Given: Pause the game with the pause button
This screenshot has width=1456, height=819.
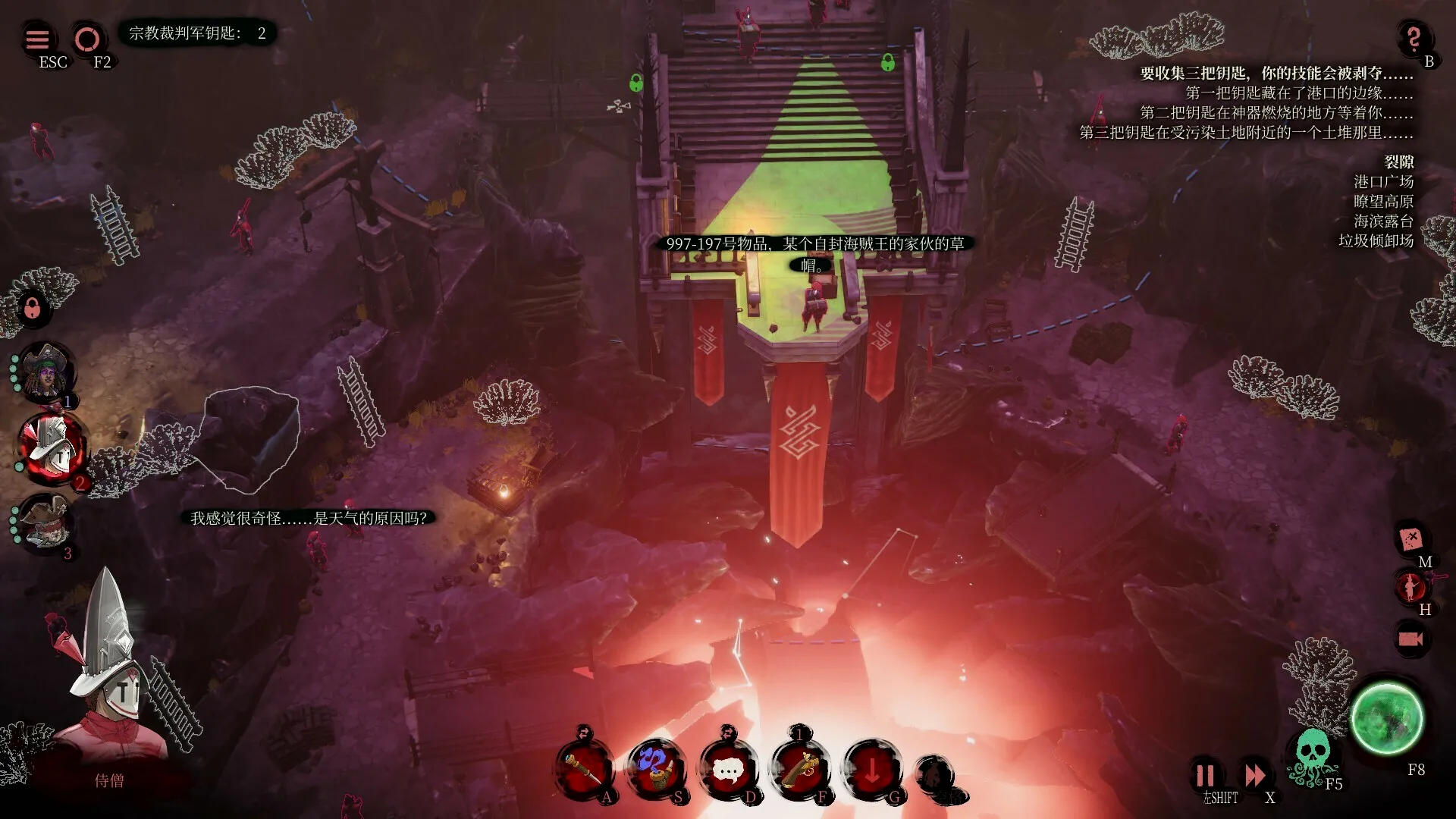Looking at the screenshot, I should click(1205, 775).
